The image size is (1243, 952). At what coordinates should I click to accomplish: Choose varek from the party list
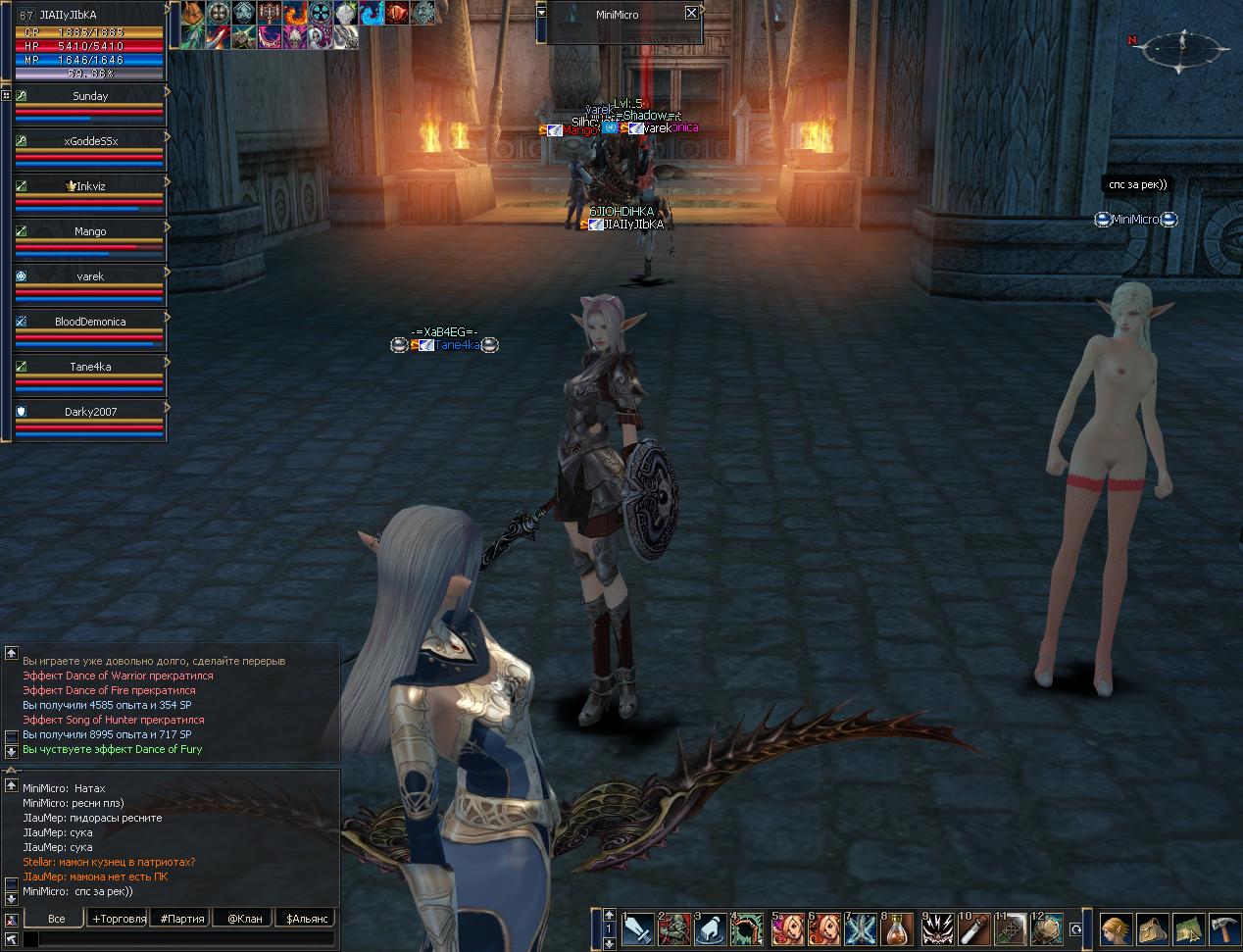point(90,276)
